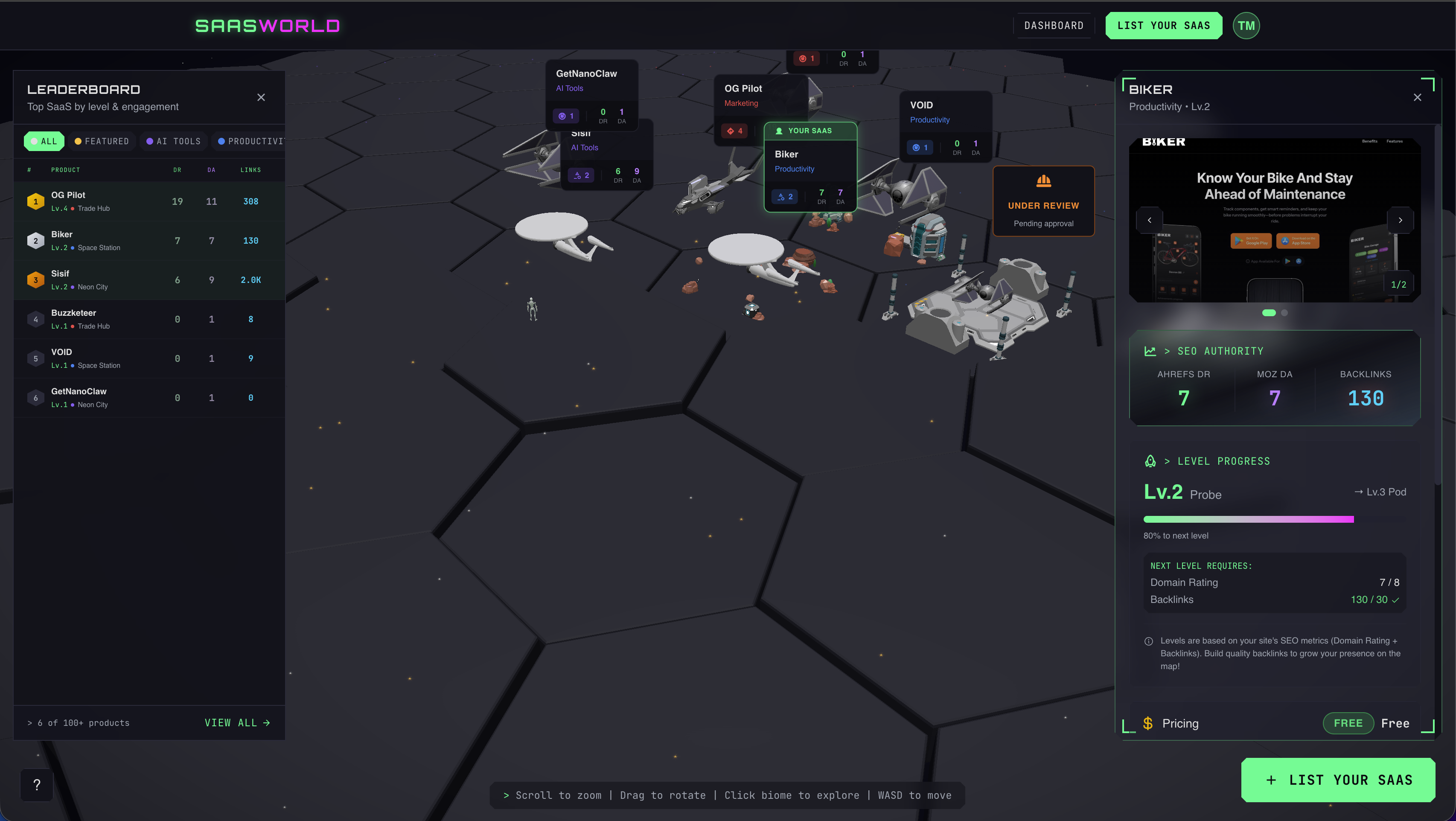Image resolution: width=1456 pixels, height=821 pixels.
Task: Open the DASHBOARD menu item in the header
Action: pyautogui.click(x=1054, y=26)
